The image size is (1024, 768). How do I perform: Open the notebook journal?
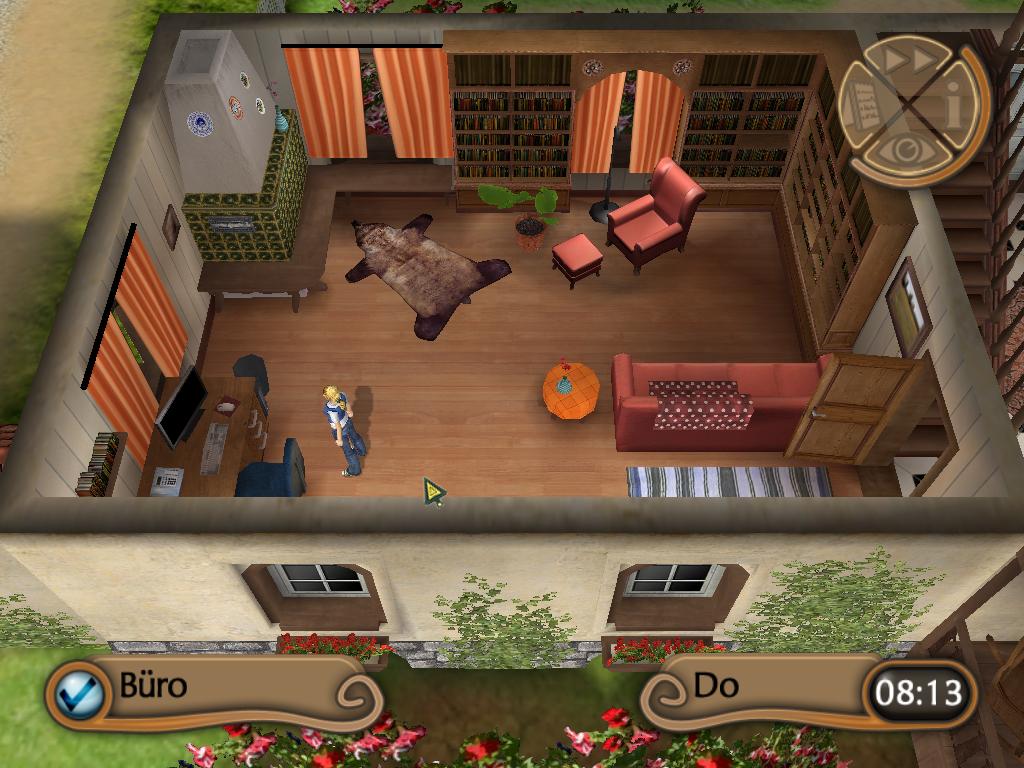coord(862,105)
